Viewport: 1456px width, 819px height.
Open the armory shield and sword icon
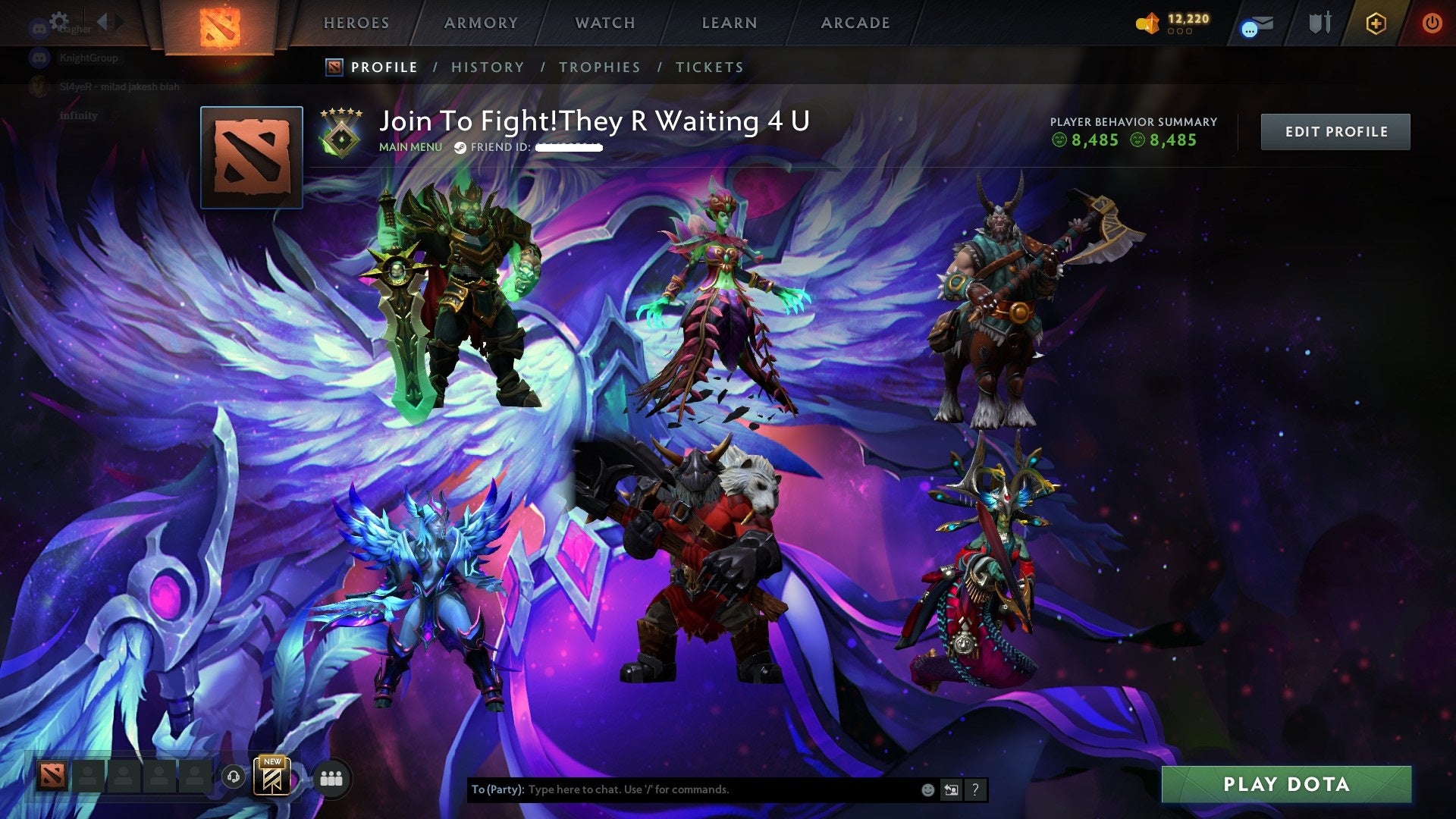pos(1319,23)
